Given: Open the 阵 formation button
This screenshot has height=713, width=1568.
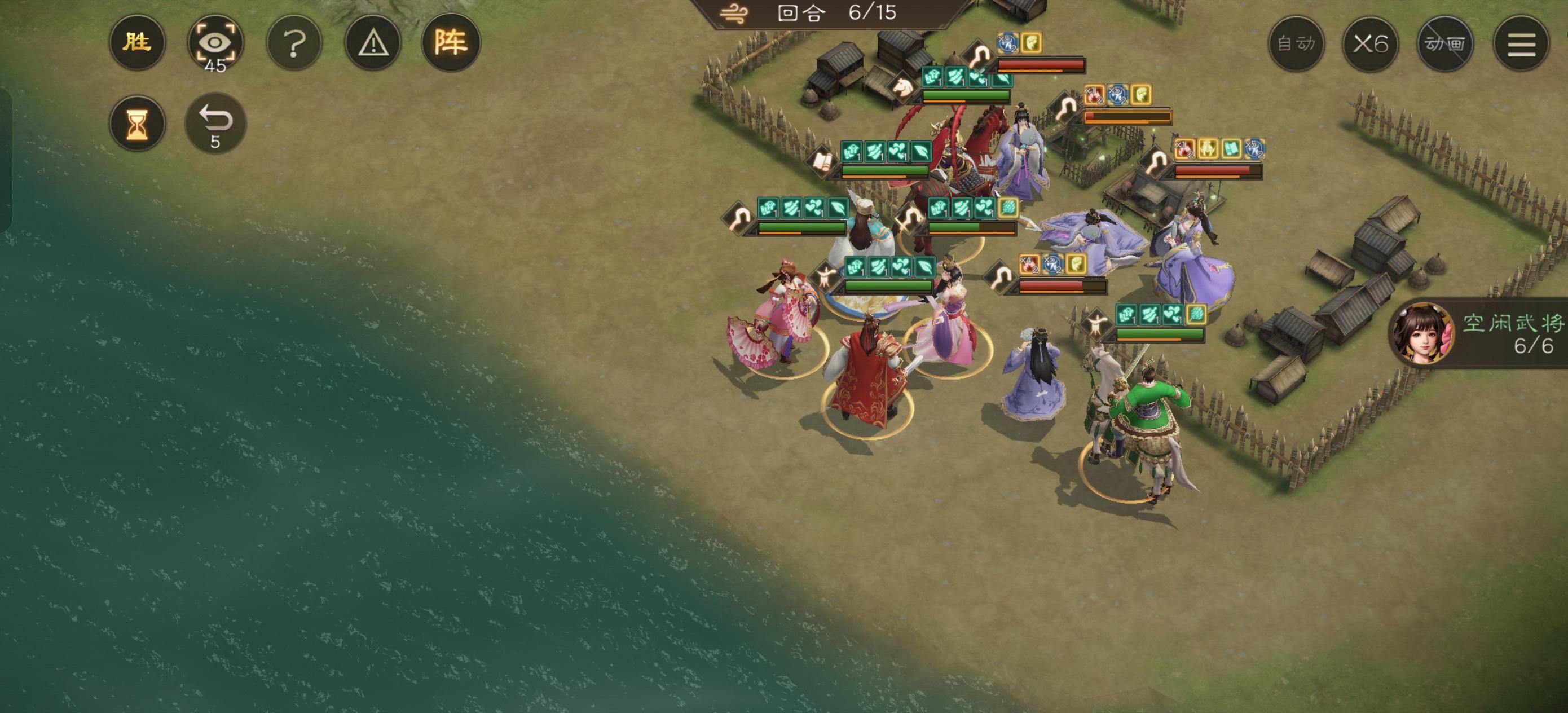Looking at the screenshot, I should pos(451,43).
